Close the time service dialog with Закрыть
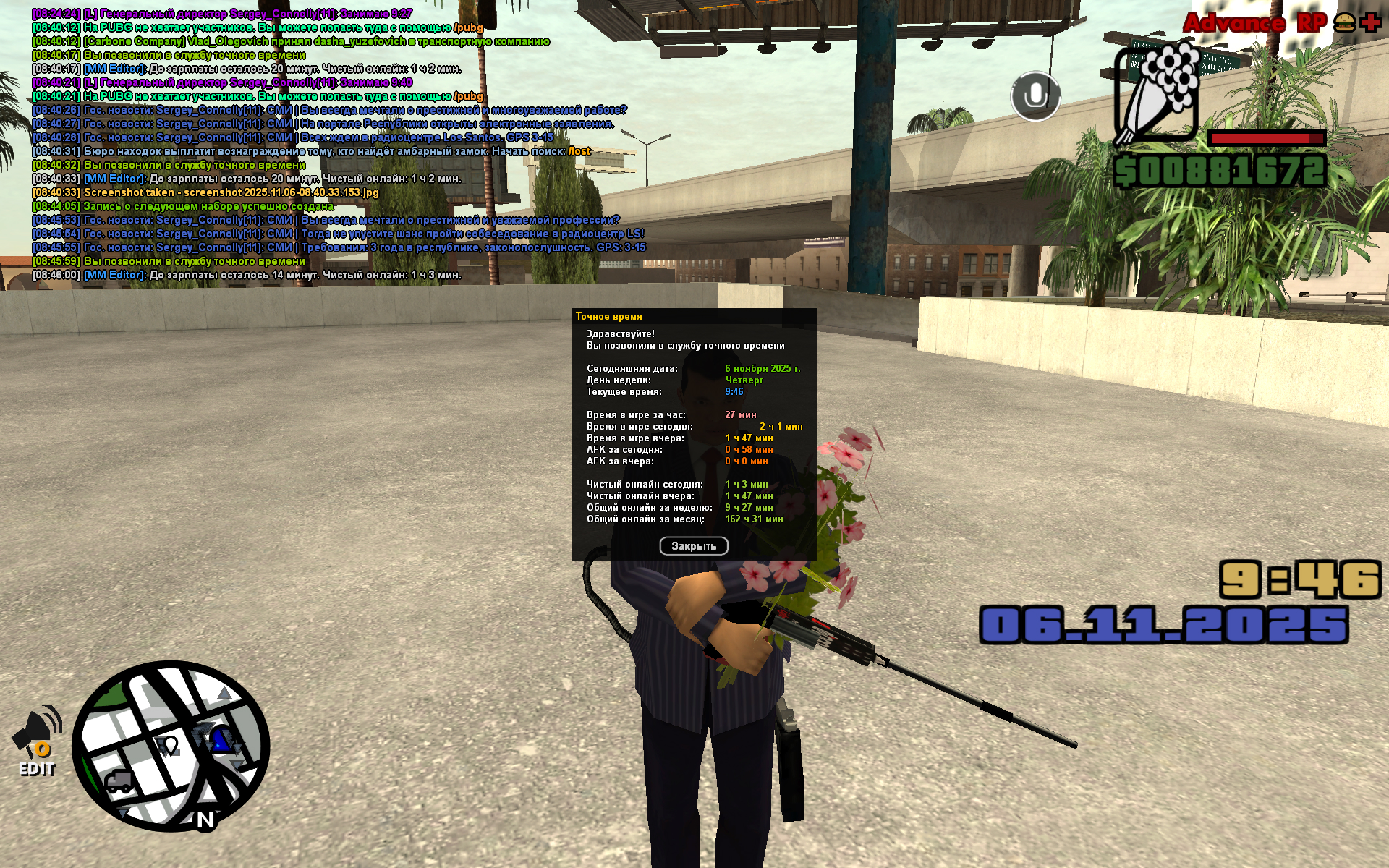 [x=693, y=546]
